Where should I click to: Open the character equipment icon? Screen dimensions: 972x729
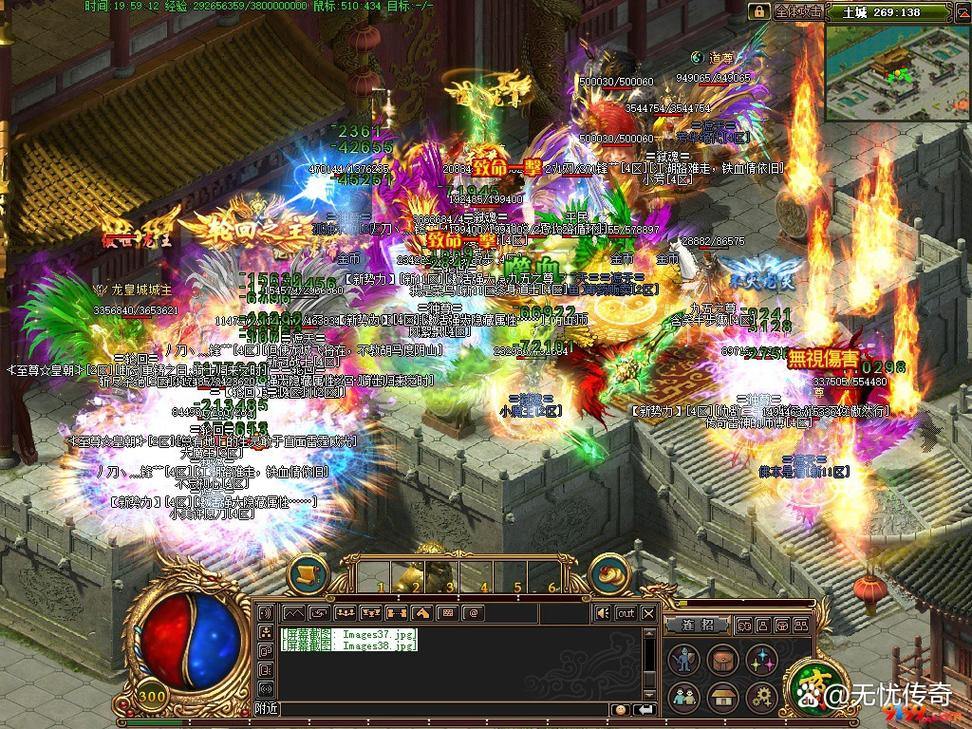(684, 659)
